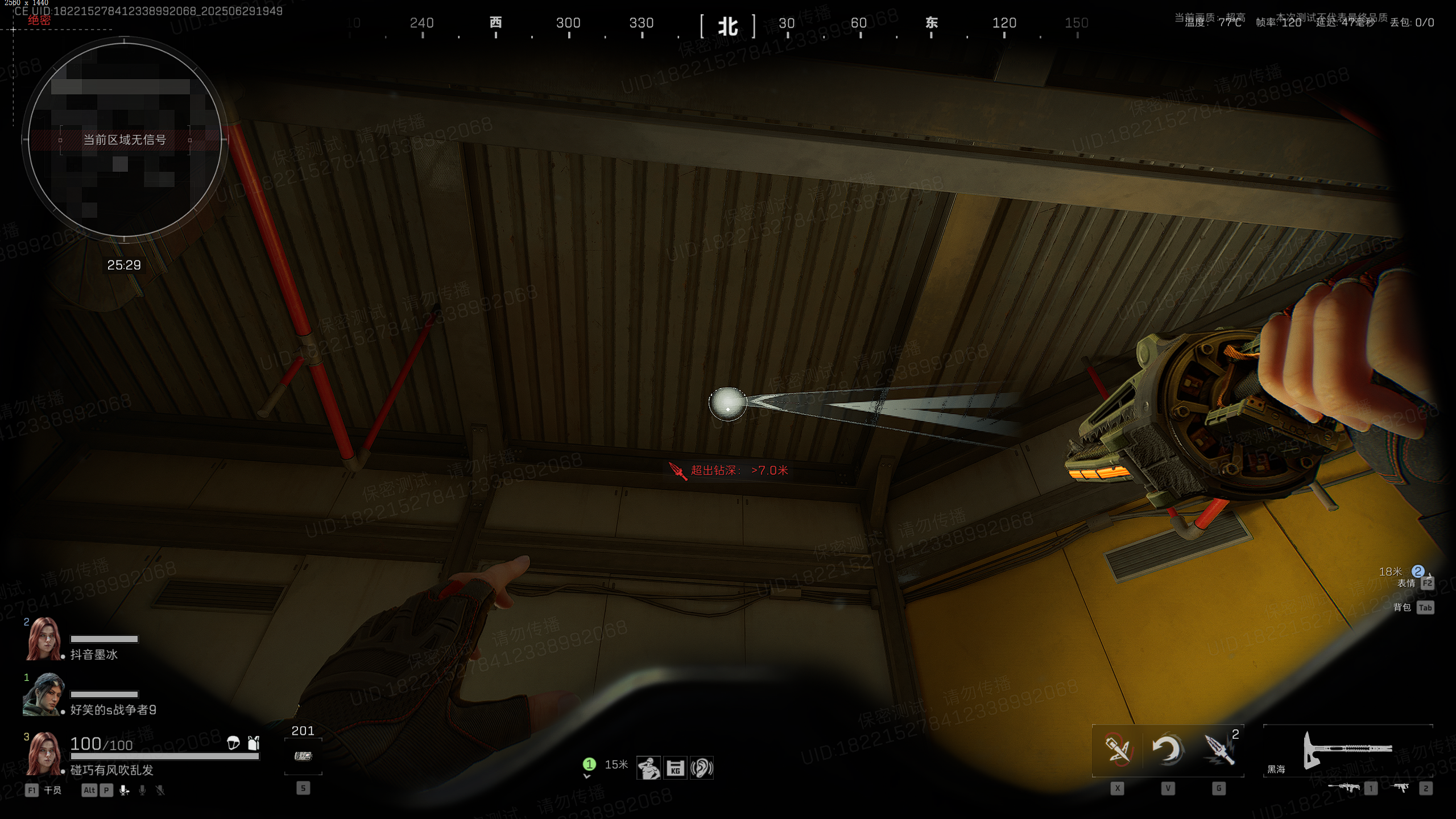Image resolution: width=1456 pixels, height=819 pixels.
Task: Click the green teammate 1 marker
Action: point(589,764)
